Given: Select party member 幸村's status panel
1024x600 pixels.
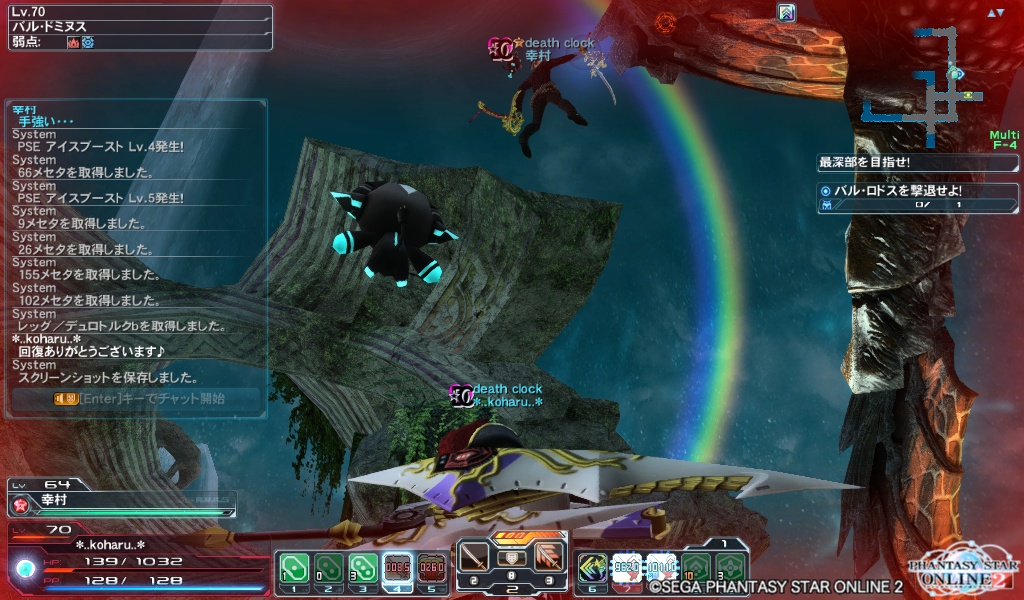Looking at the screenshot, I should (120, 497).
